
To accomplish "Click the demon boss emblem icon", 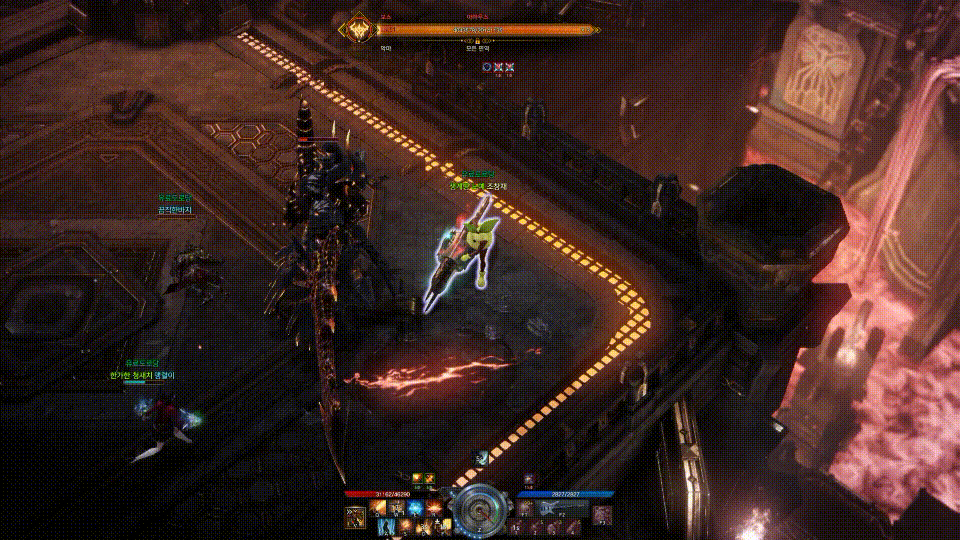I will (353, 28).
